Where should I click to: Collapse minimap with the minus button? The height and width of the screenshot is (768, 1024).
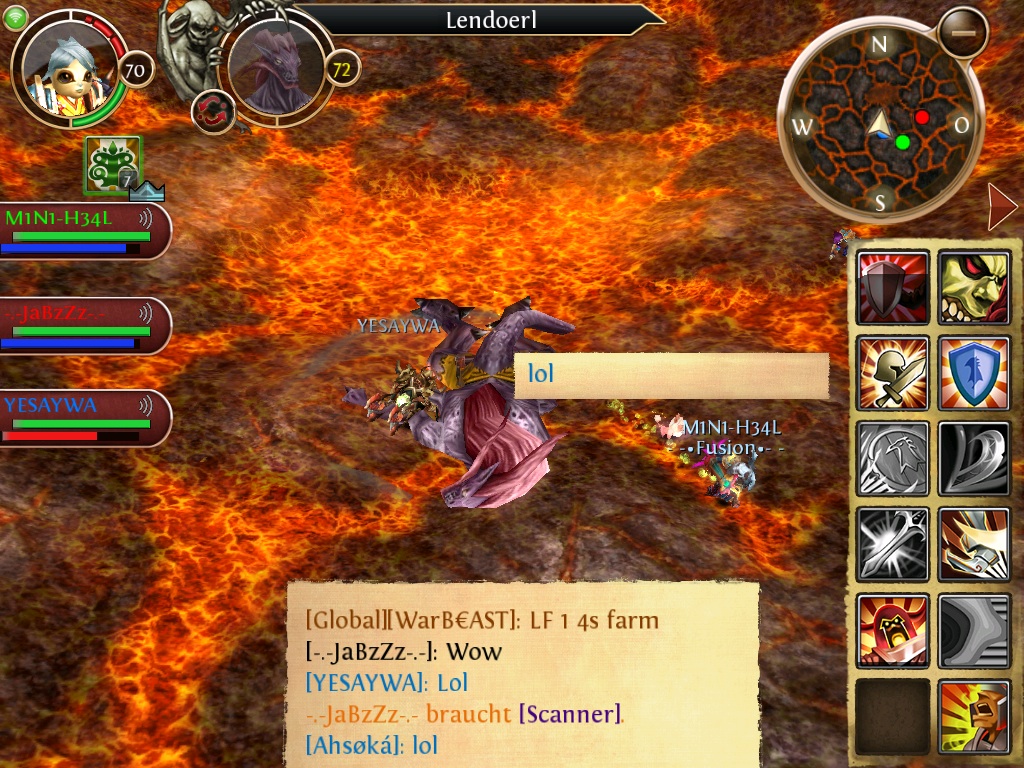tap(963, 32)
